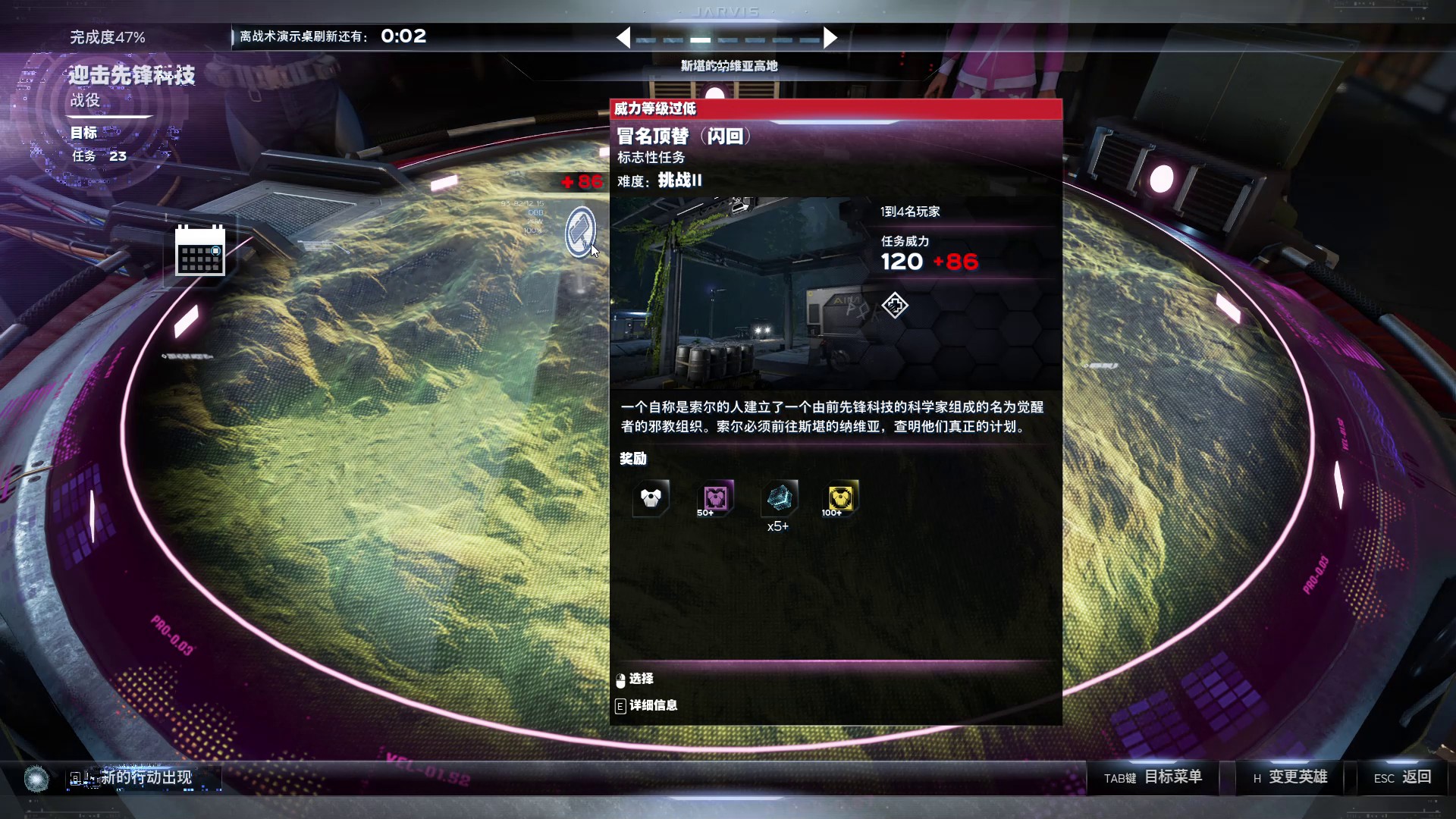The height and width of the screenshot is (819, 1456).
Task: View the white gear reward icon
Action: tap(651, 498)
